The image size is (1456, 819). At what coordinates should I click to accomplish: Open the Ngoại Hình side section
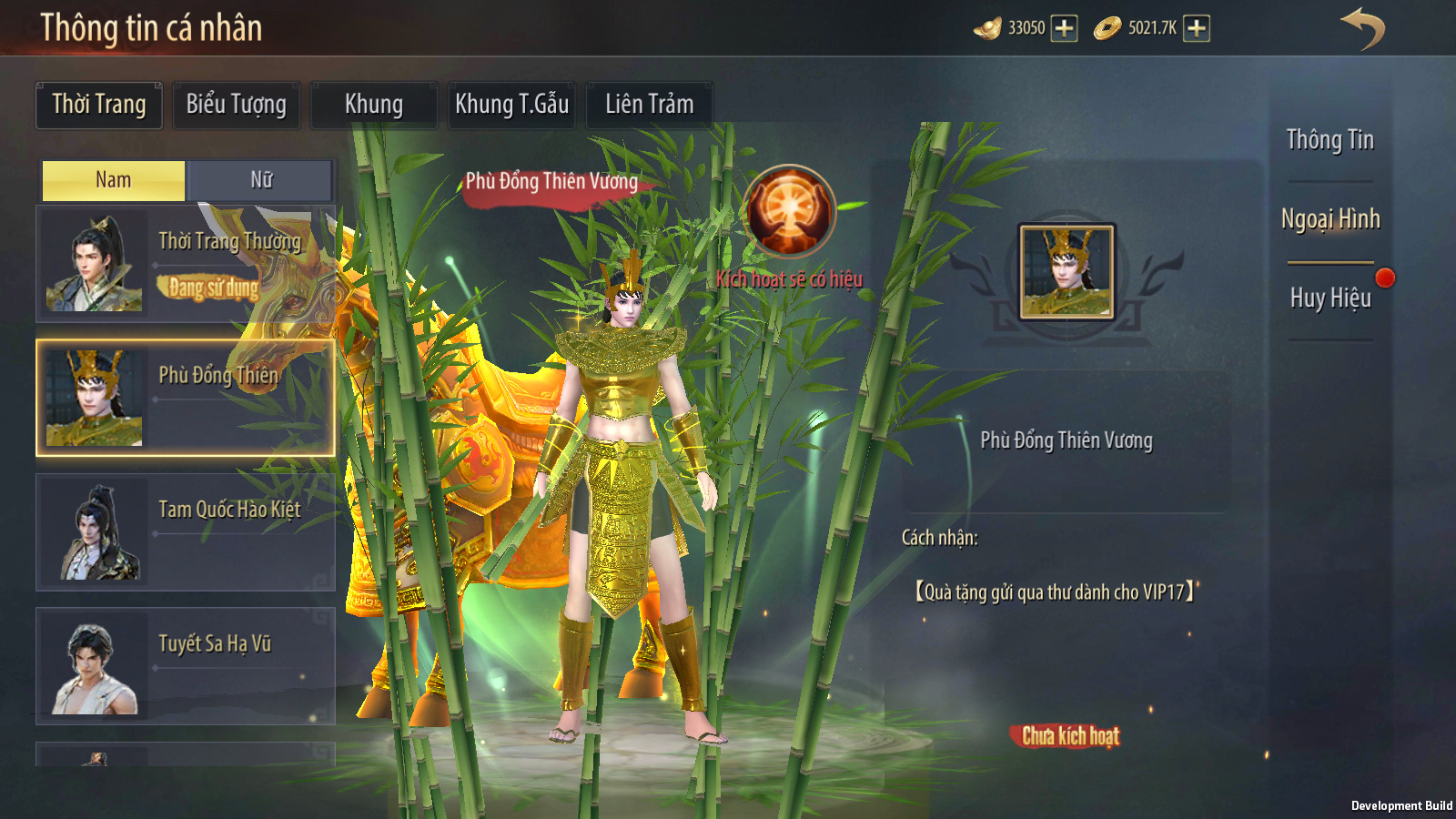pos(1330,219)
